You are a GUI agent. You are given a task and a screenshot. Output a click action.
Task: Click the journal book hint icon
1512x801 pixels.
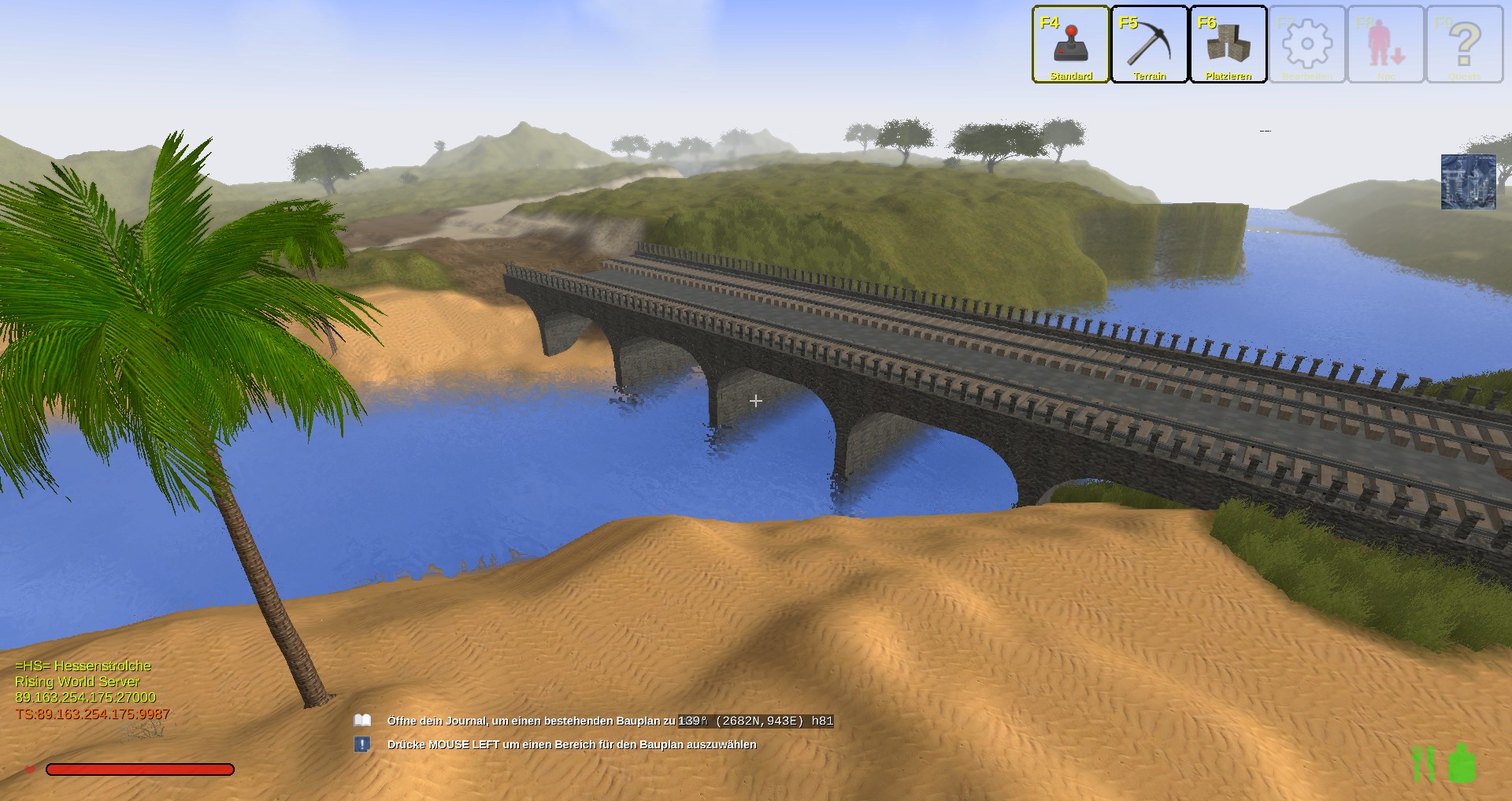click(362, 721)
